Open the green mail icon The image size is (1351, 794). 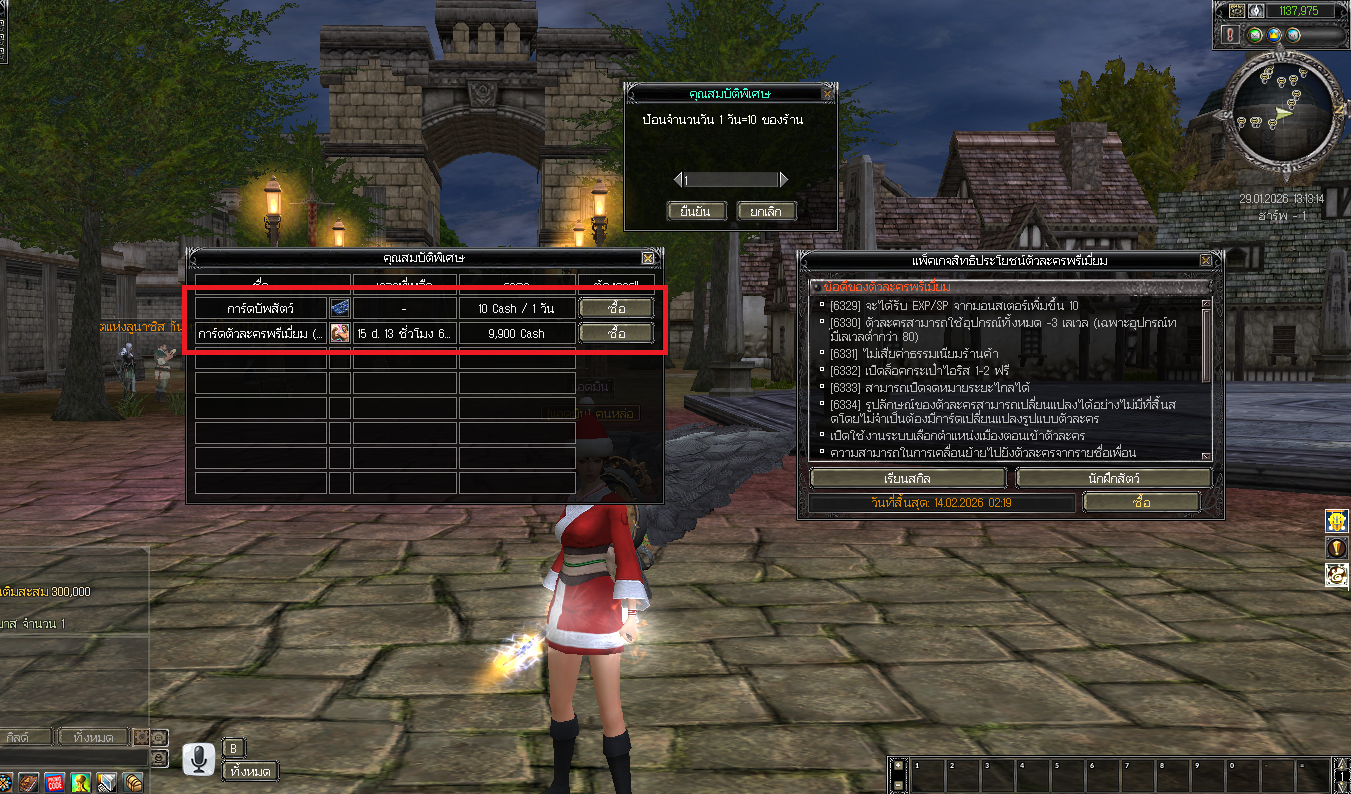[x=1256, y=35]
